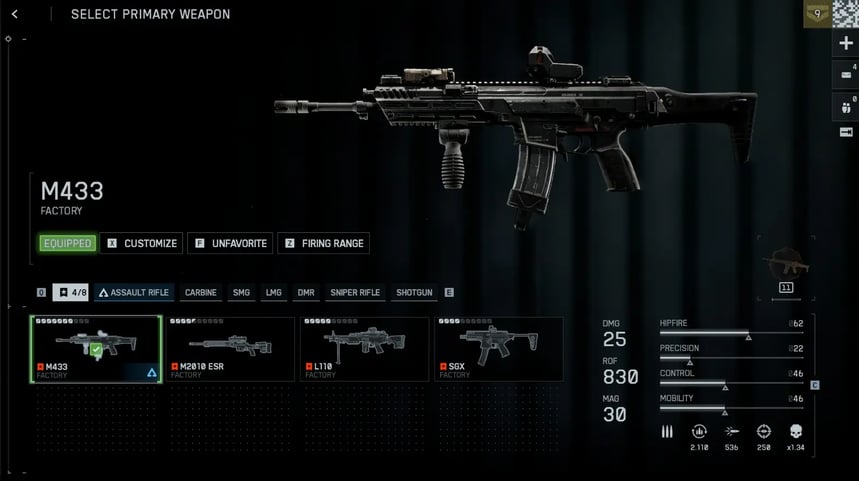859x481 pixels.
Task: Show the Sniper Rifle category
Action: [355, 292]
